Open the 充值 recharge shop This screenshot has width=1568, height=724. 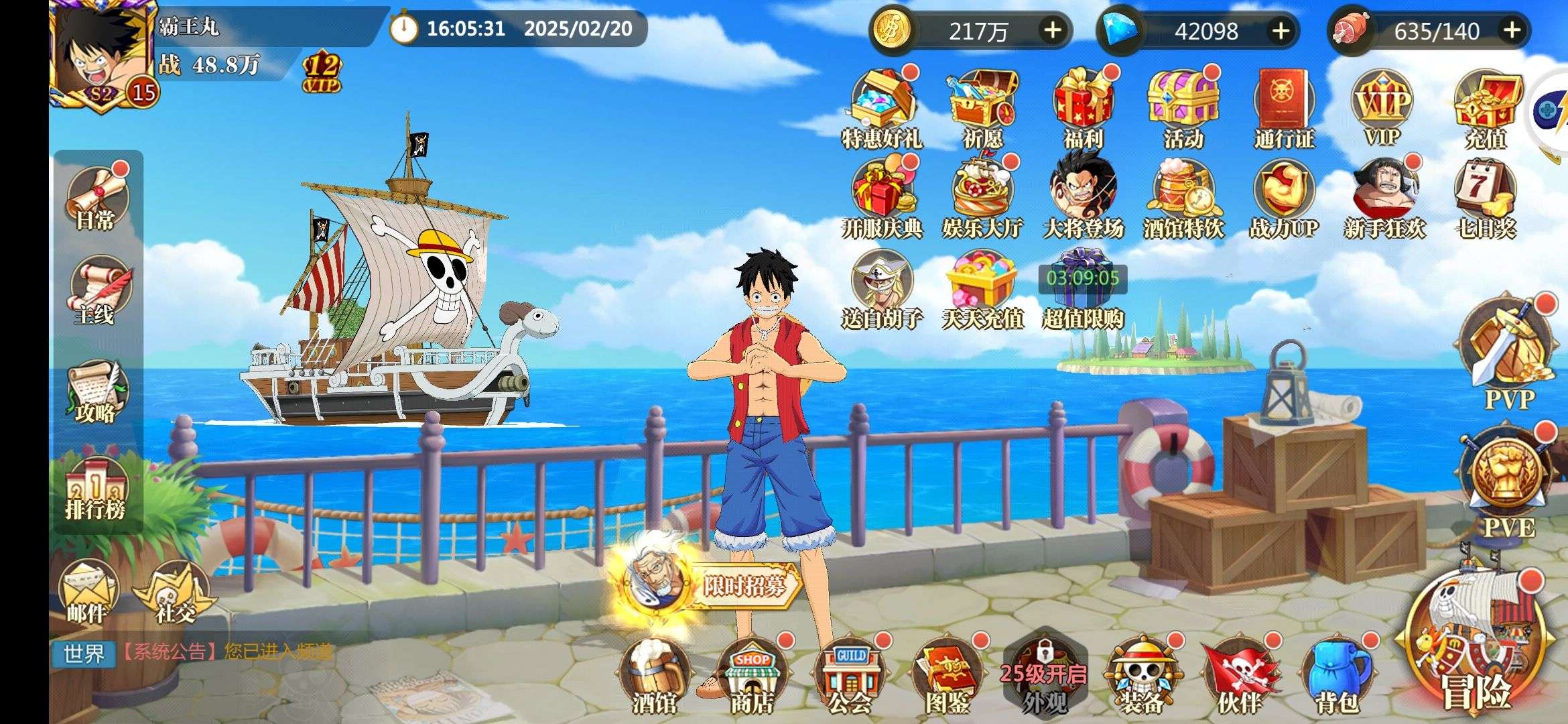(1486, 107)
